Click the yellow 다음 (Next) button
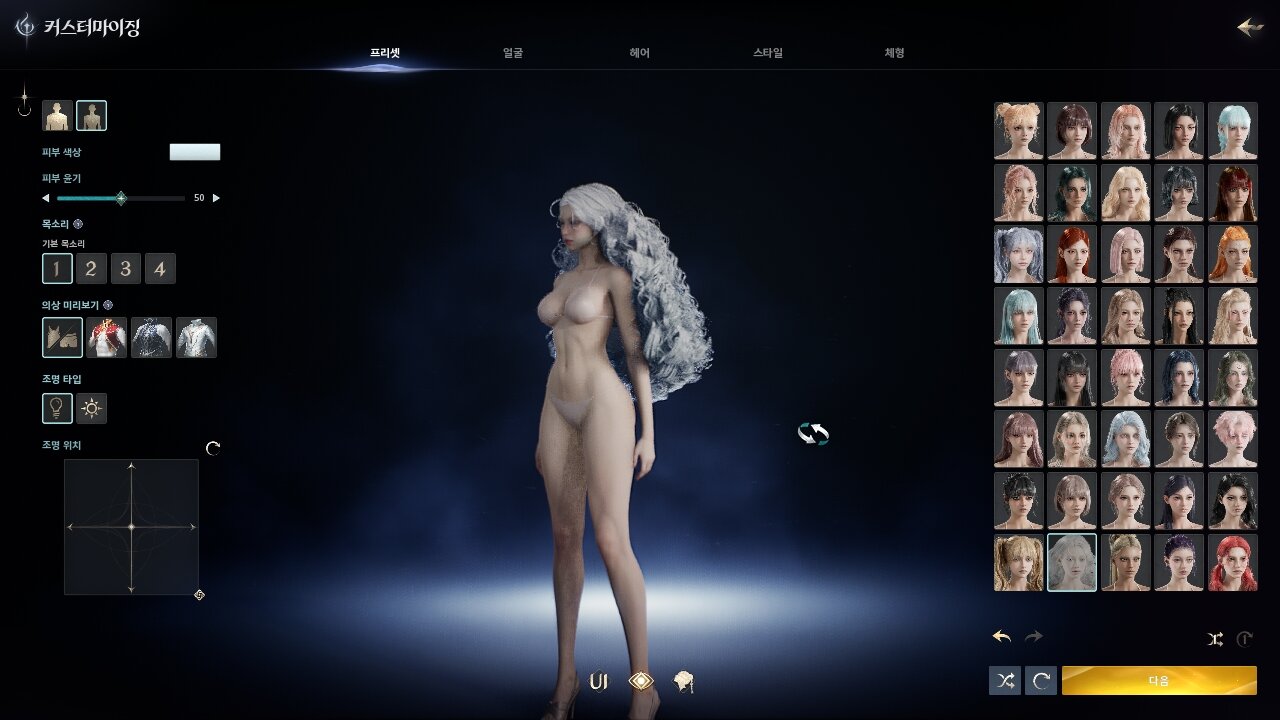The width and height of the screenshot is (1280, 720). (x=1158, y=681)
